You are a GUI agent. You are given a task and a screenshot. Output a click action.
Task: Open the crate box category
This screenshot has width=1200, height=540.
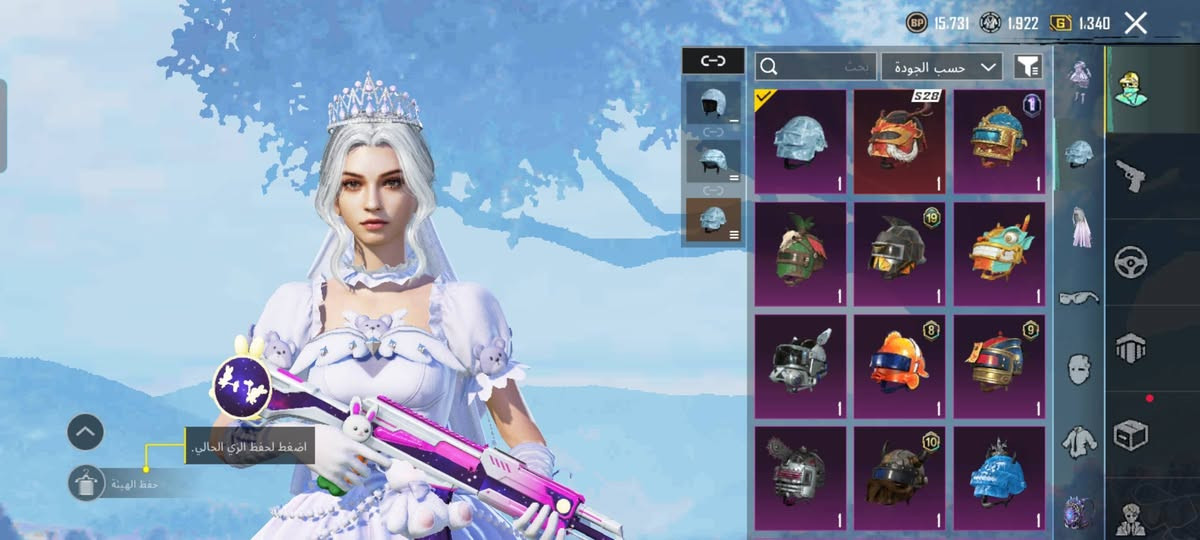click(x=1131, y=436)
